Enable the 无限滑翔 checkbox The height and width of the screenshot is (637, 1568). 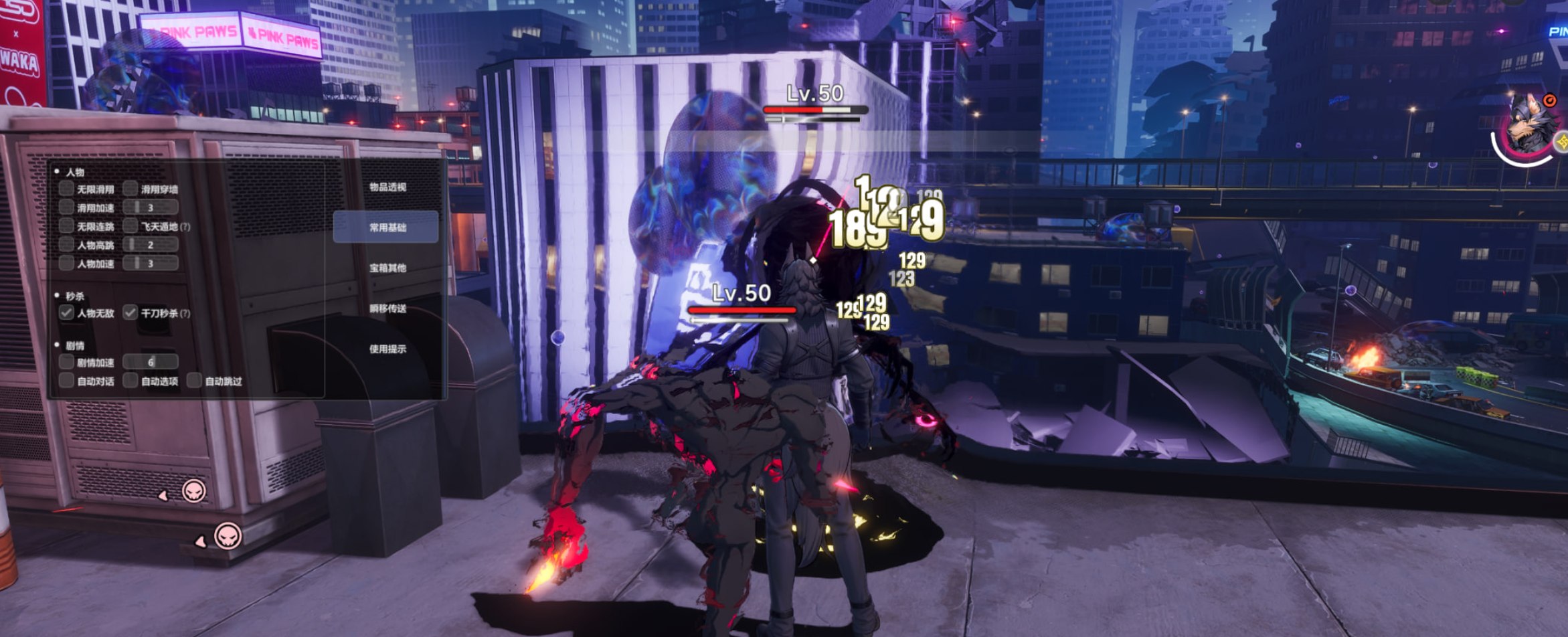coord(66,189)
